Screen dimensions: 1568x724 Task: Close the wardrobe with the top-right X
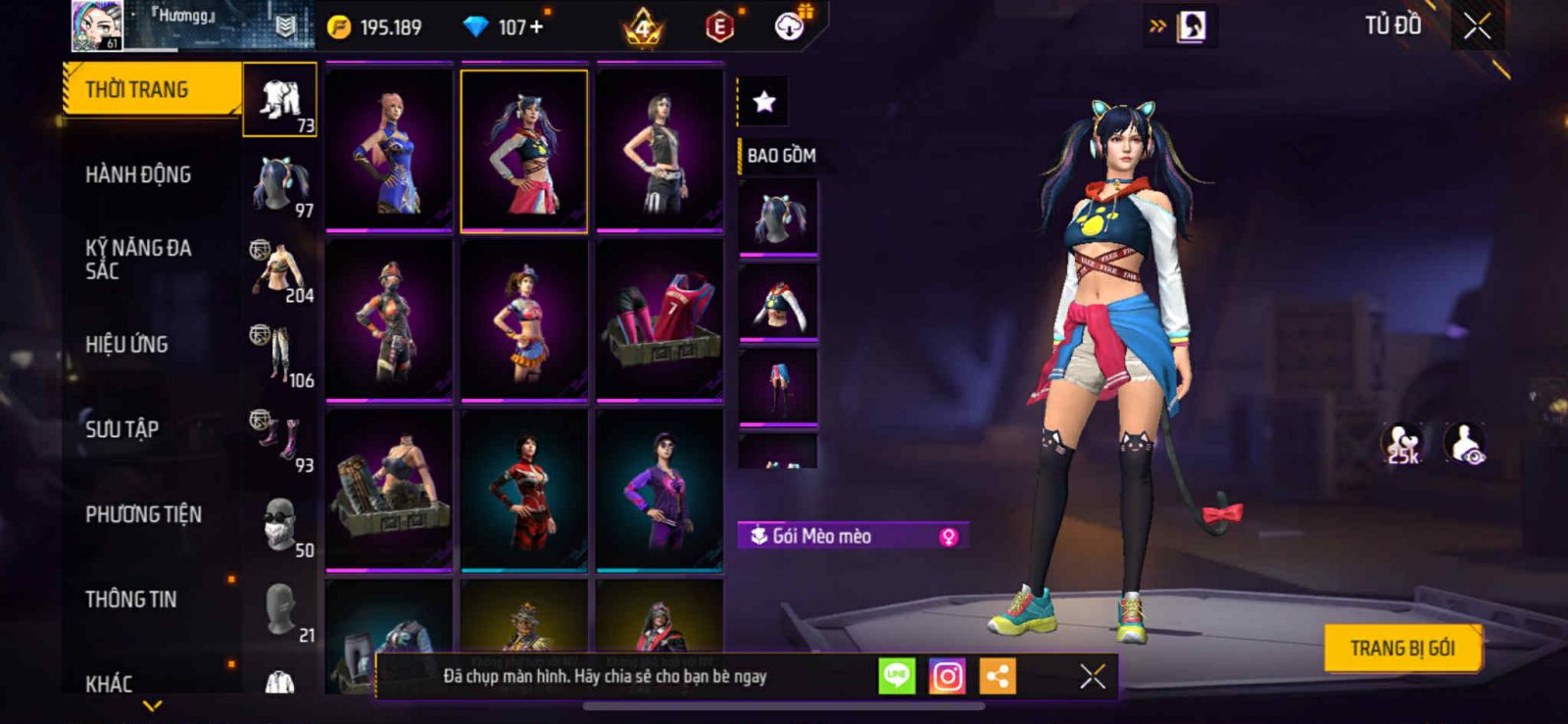[1477, 26]
